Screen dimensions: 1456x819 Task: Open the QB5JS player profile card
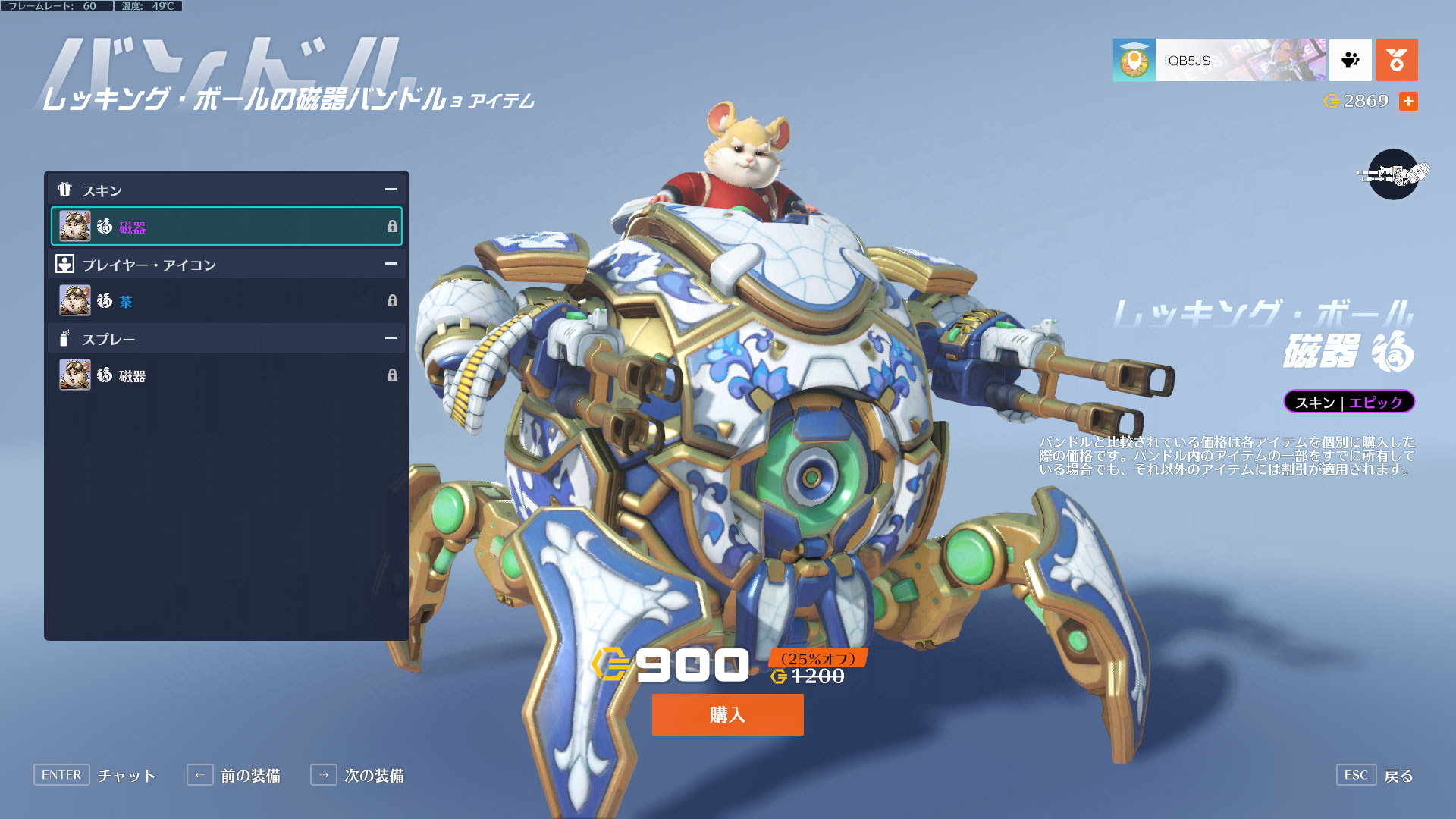tap(1219, 60)
